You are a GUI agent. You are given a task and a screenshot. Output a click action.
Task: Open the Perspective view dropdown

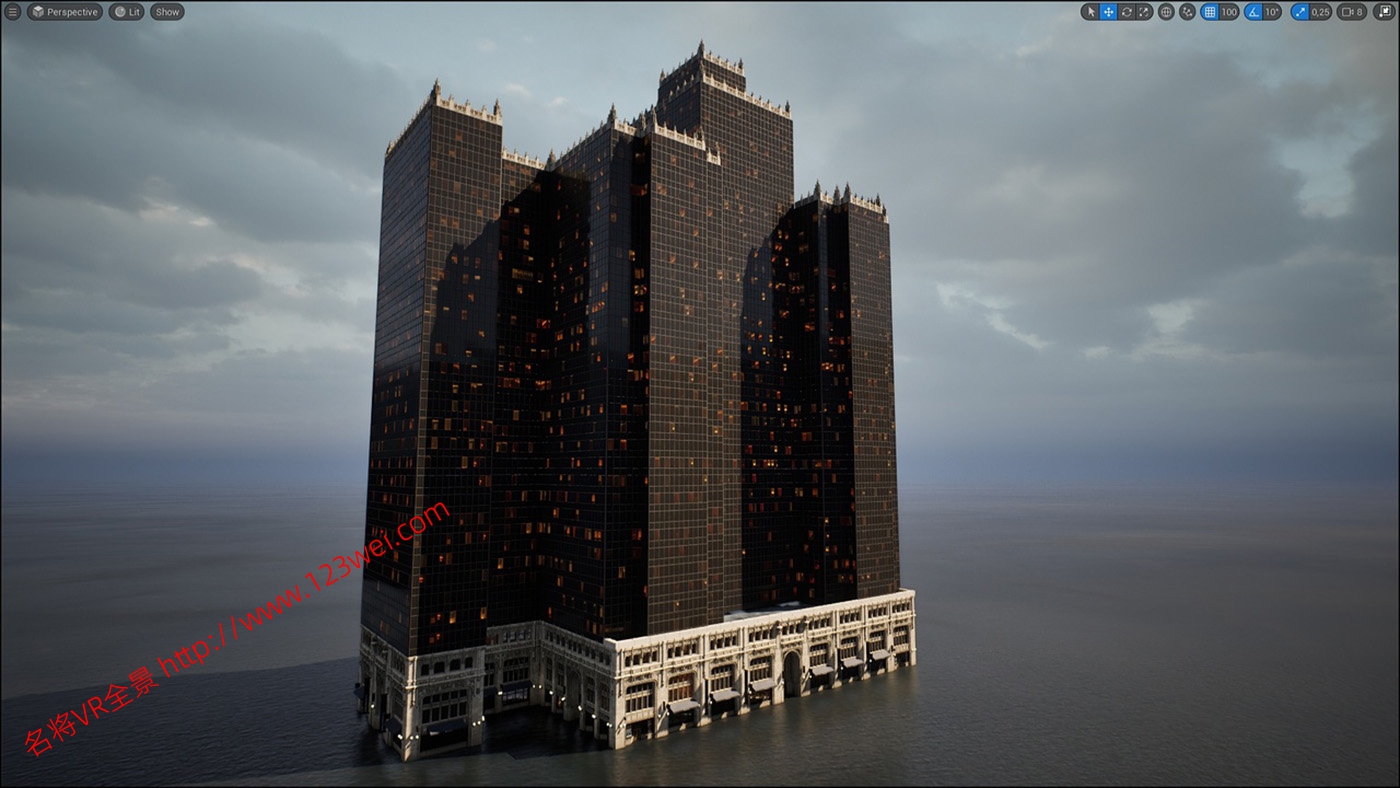coord(65,11)
